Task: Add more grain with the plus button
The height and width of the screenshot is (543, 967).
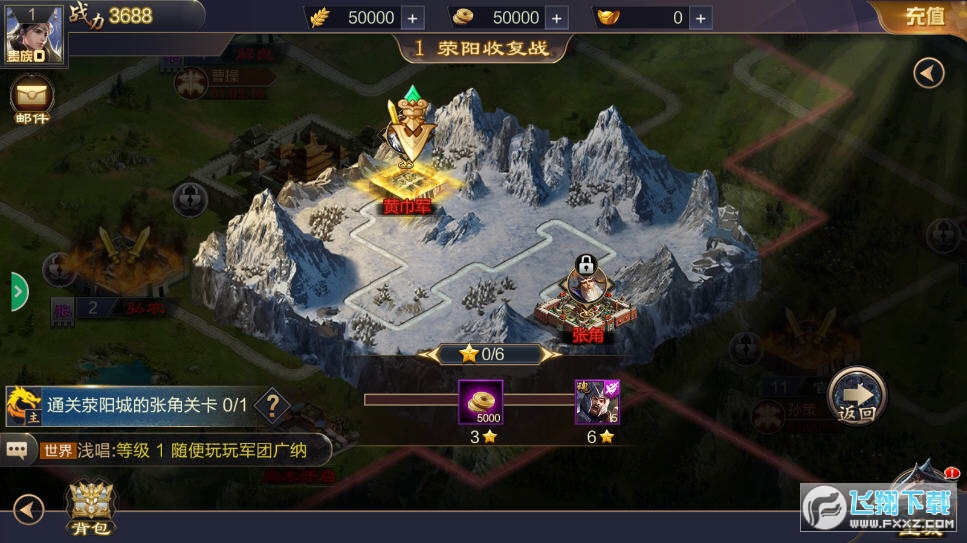Action: point(413,18)
